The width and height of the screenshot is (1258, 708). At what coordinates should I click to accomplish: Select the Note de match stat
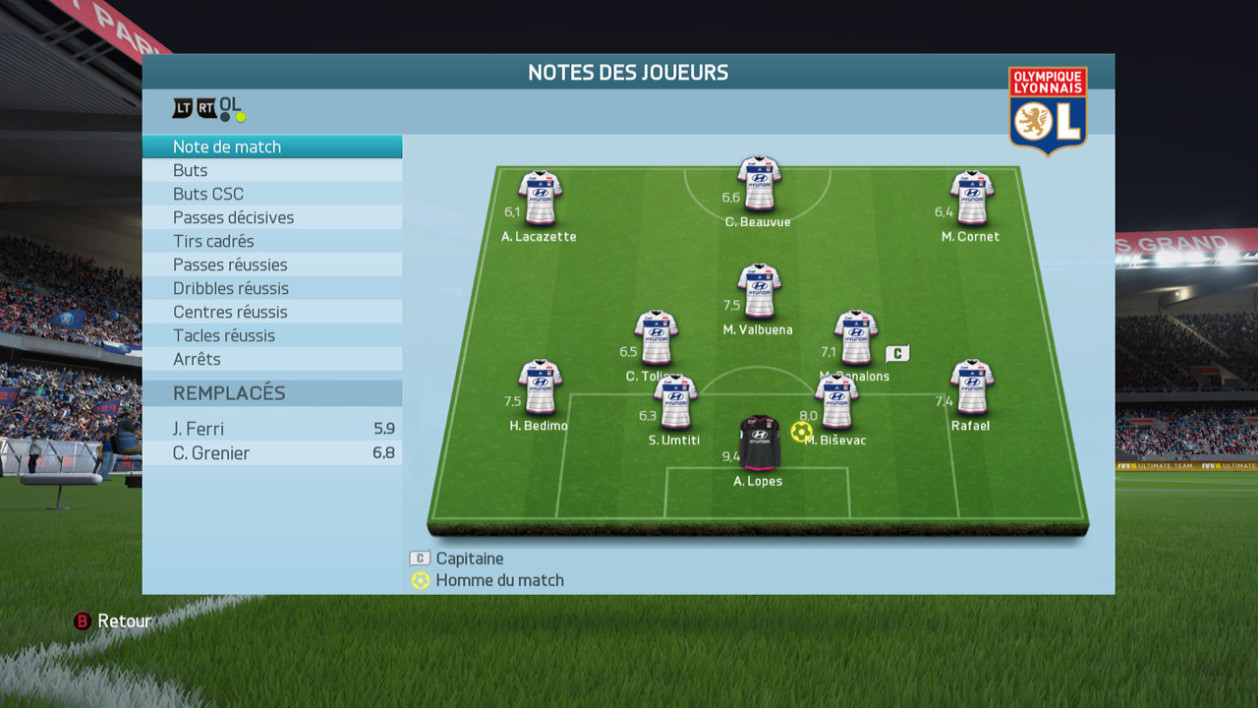coord(272,147)
